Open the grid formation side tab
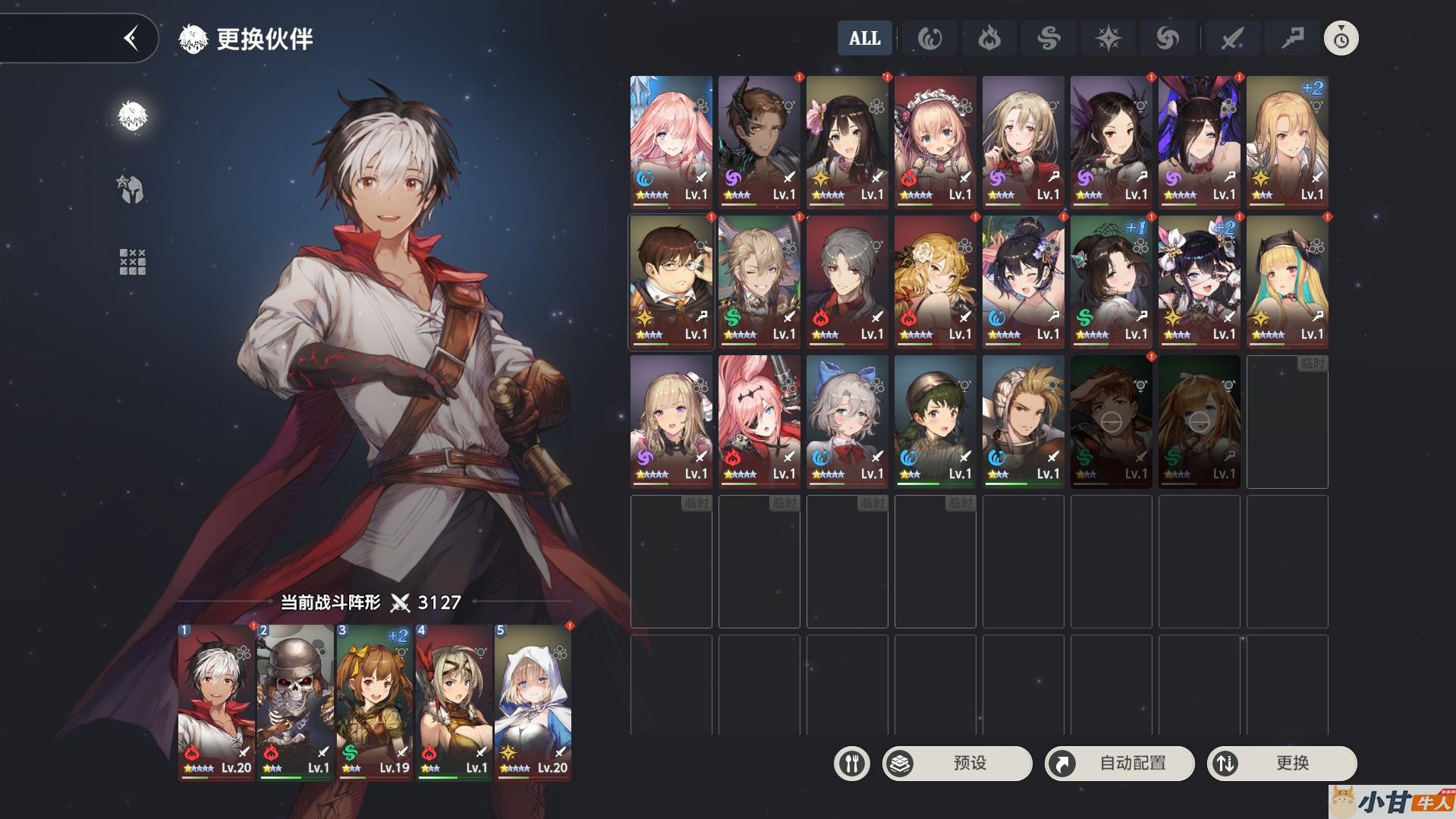This screenshot has height=819, width=1456. coord(132,262)
